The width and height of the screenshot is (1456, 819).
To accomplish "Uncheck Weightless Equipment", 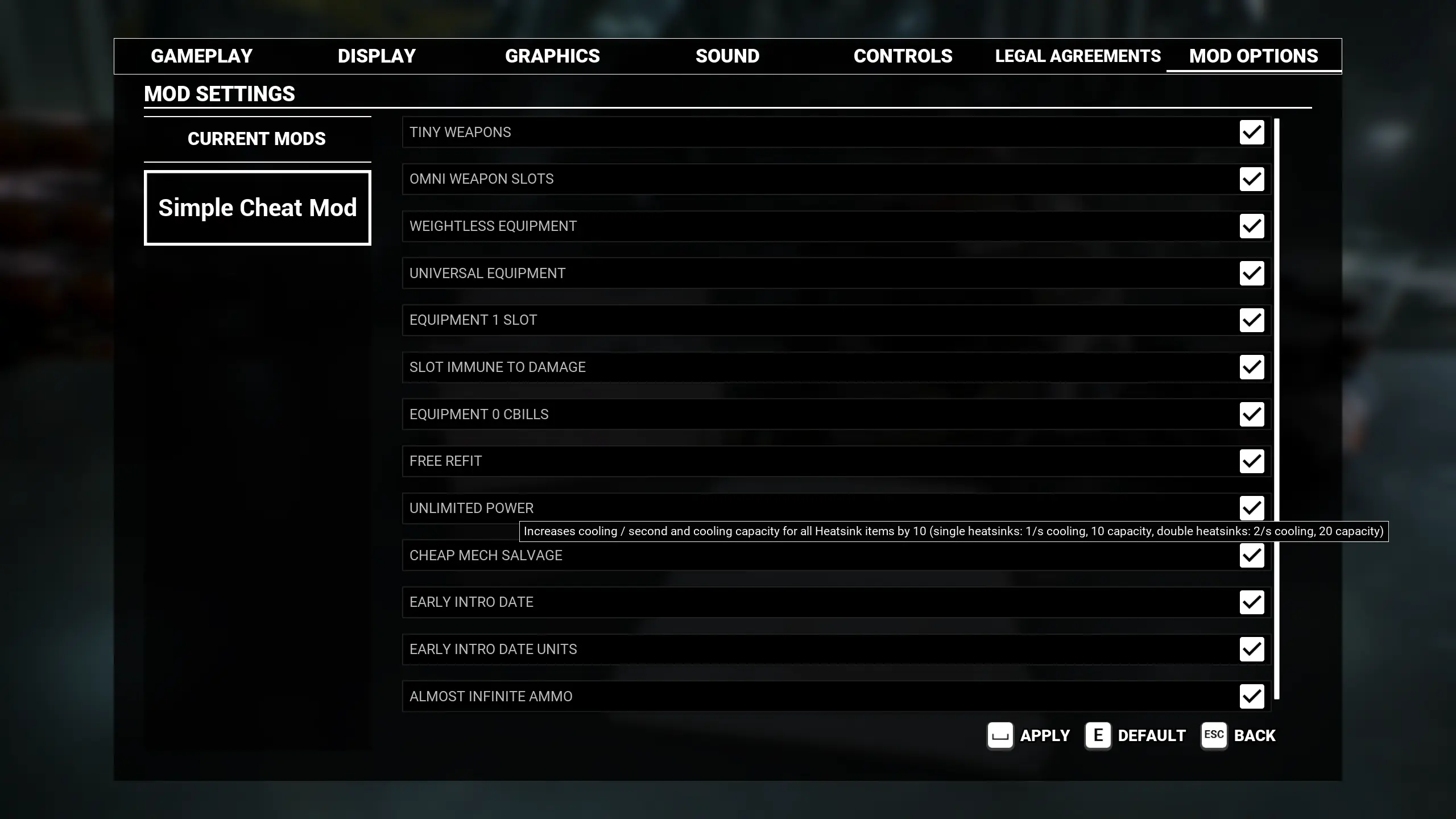I will pos(1251,226).
